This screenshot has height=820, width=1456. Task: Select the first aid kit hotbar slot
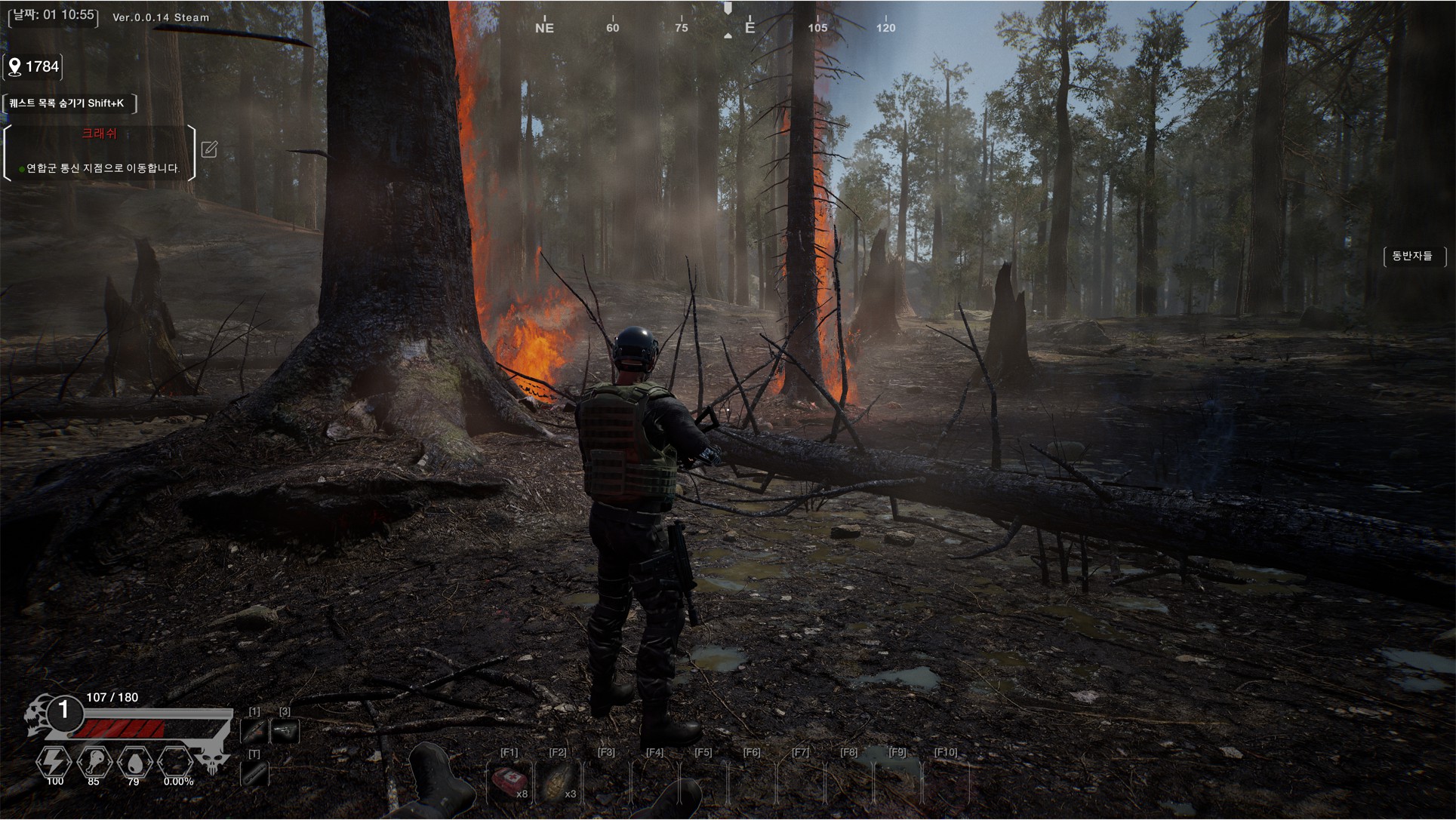(509, 783)
